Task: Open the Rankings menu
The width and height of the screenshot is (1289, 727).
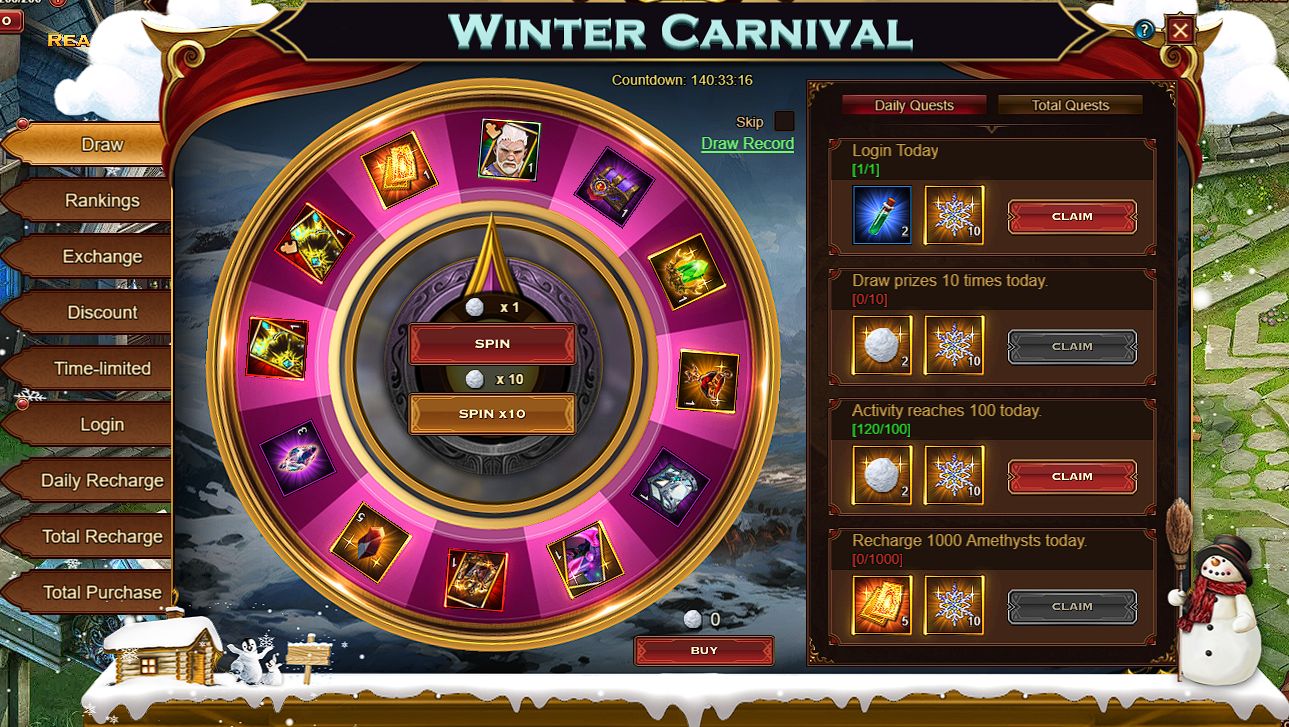Action: click(x=102, y=200)
